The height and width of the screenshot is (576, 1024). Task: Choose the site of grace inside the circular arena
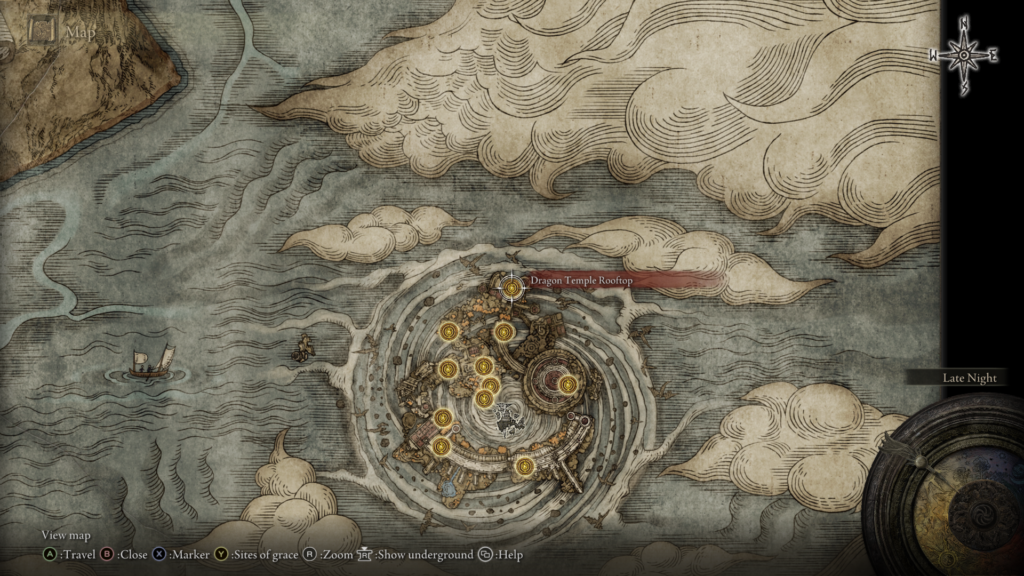(x=567, y=384)
